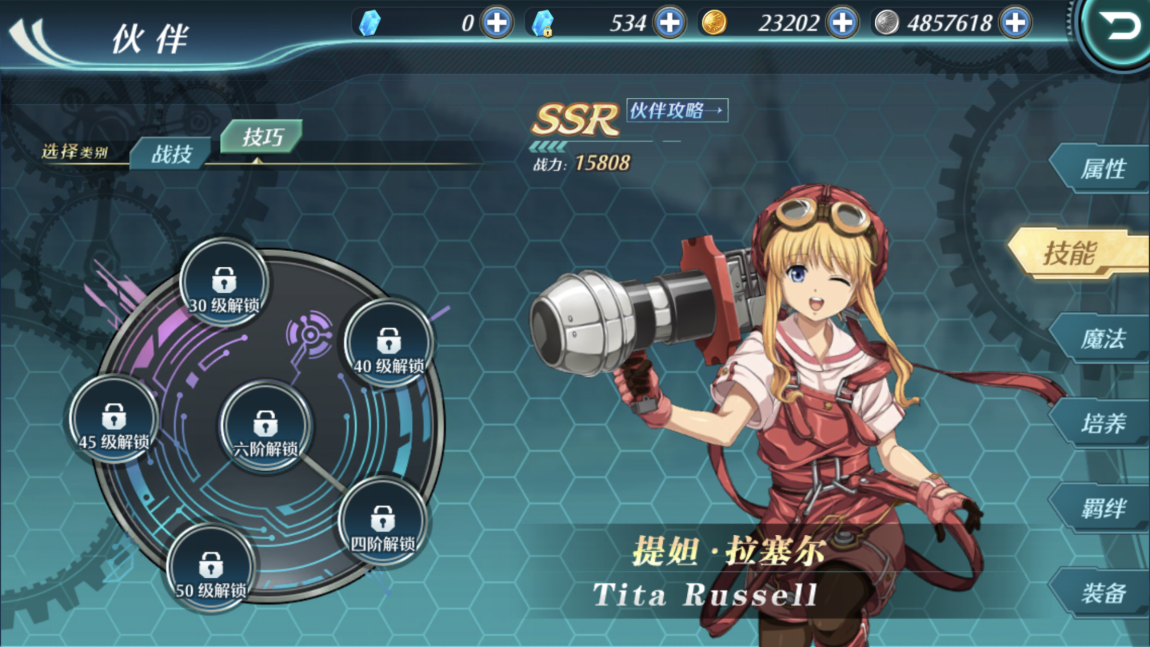Add more blue crystal currency
This screenshot has width=1150, height=647.
point(497,22)
